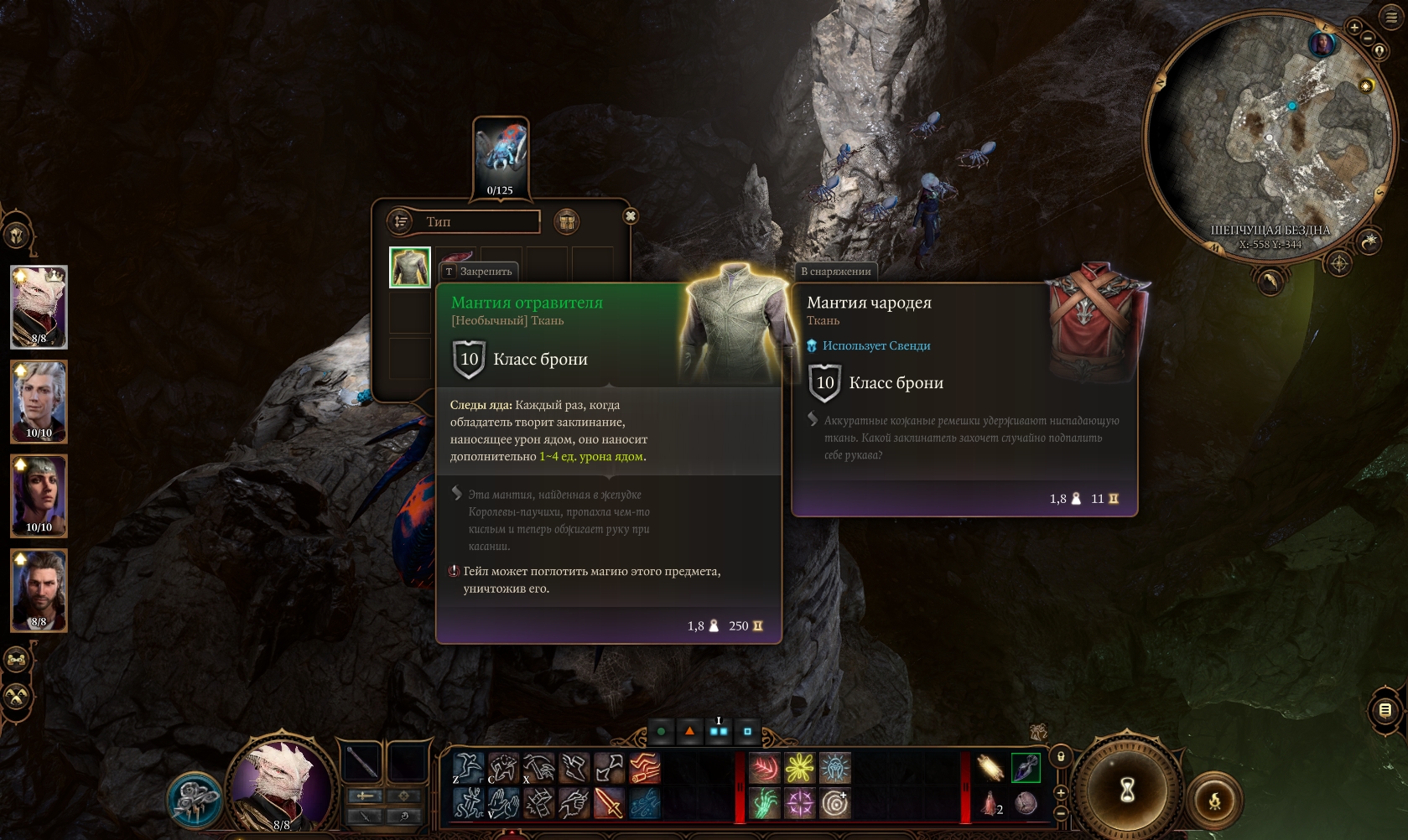Take all items with the chest button

click(x=567, y=221)
